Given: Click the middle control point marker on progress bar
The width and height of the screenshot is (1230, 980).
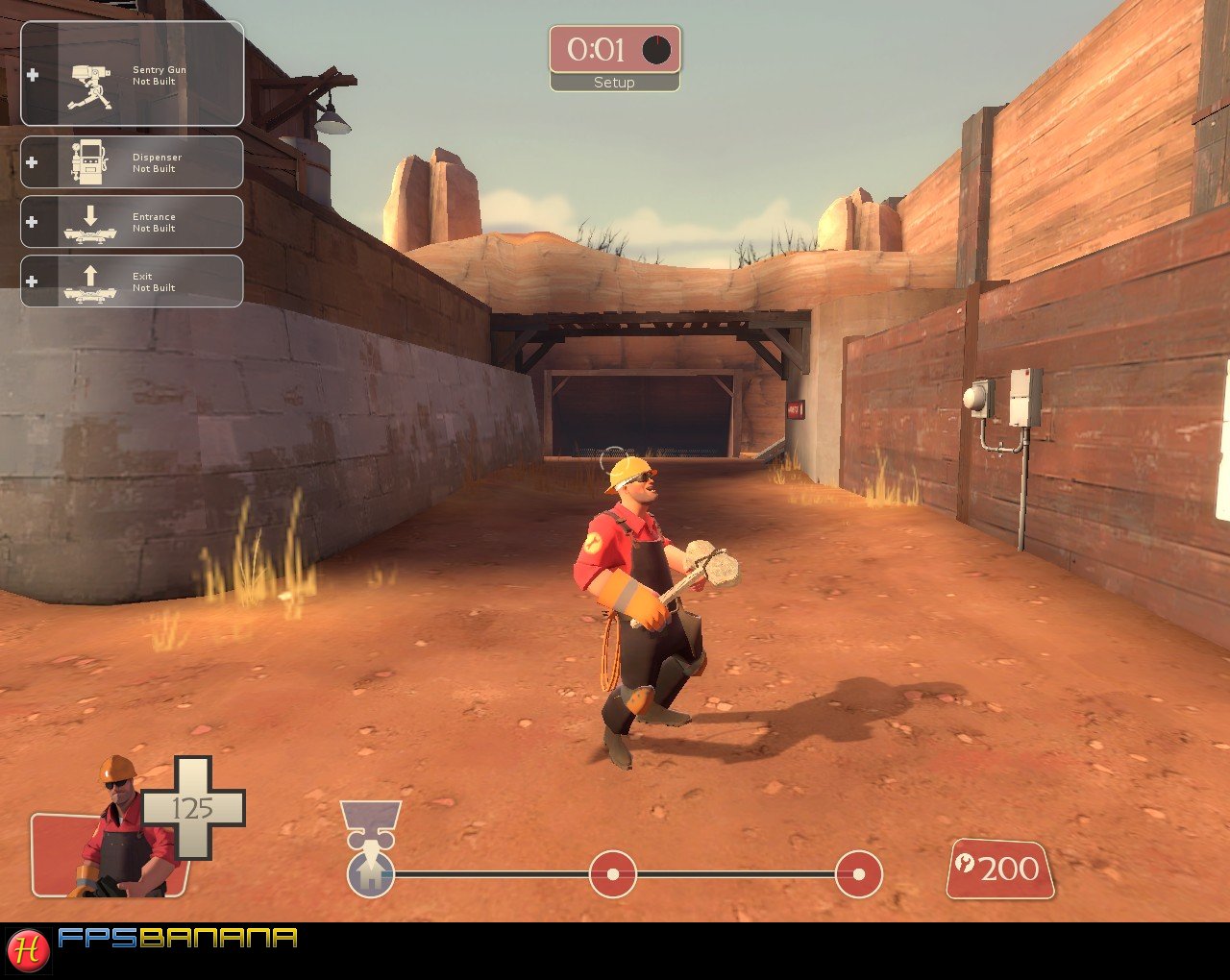Looking at the screenshot, I should click(612, 874).
